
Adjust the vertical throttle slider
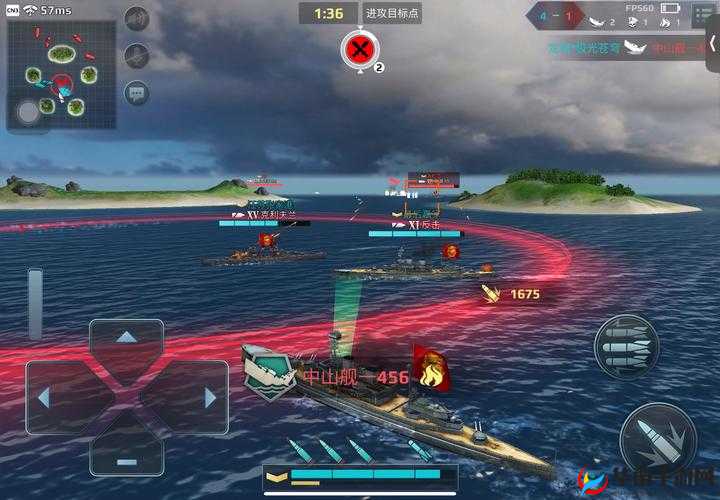click(x=35, y=303)
